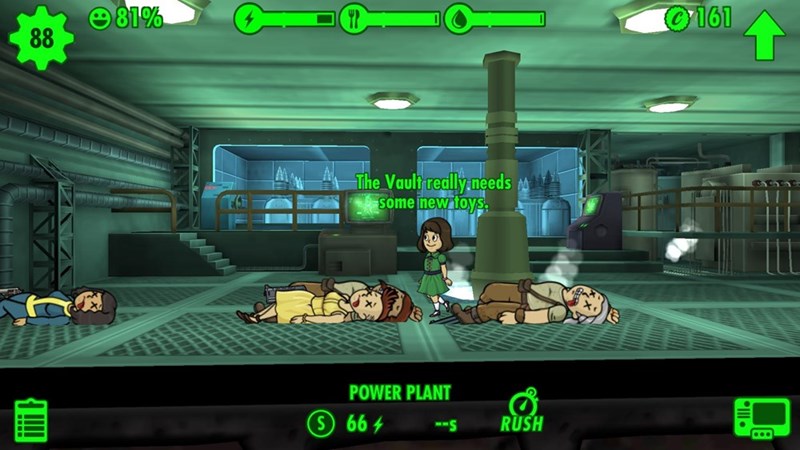Open the dweller count gear icon
800x450 pixels.
pos(40,38)
